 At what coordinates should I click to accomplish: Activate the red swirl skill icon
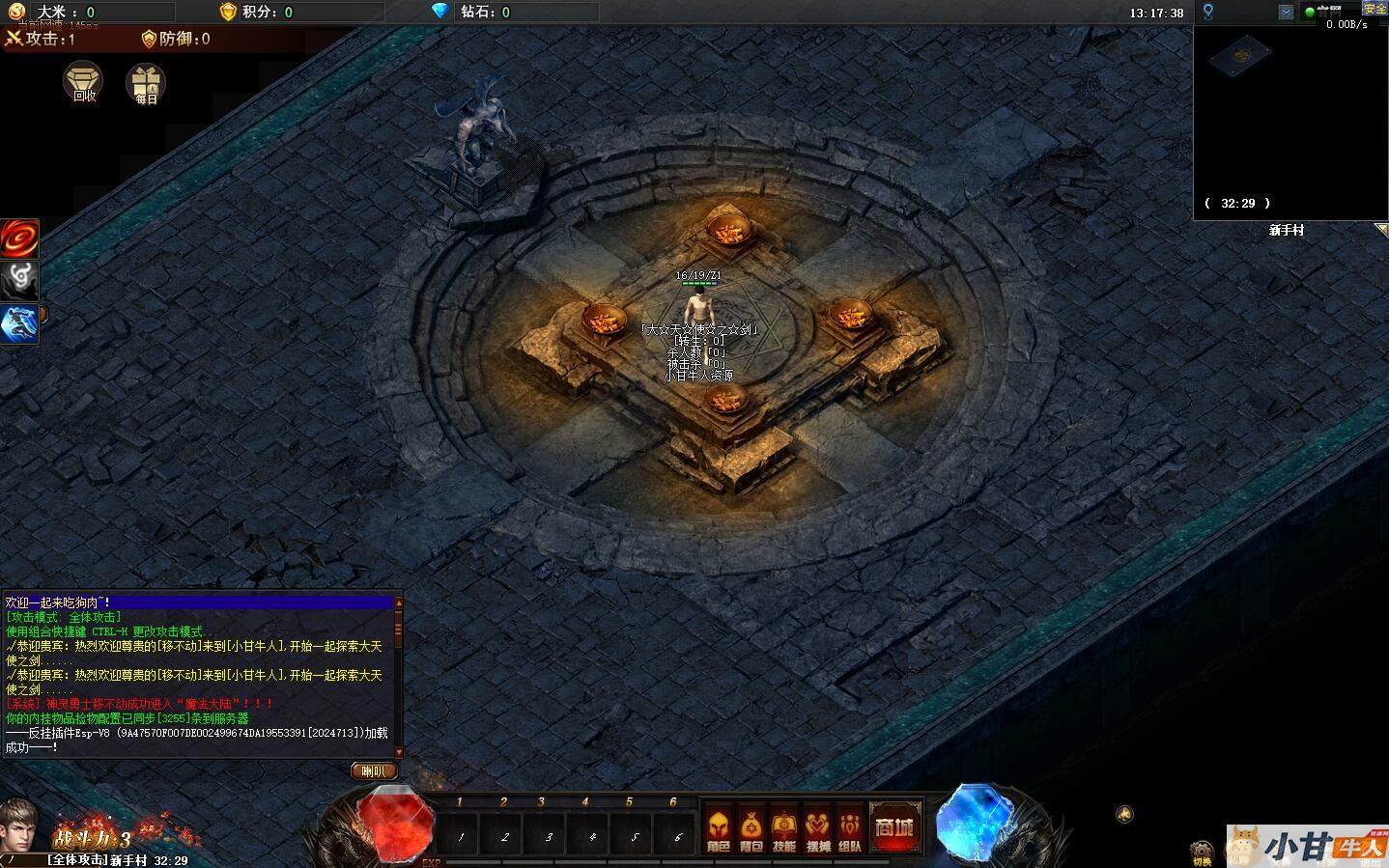19,238
